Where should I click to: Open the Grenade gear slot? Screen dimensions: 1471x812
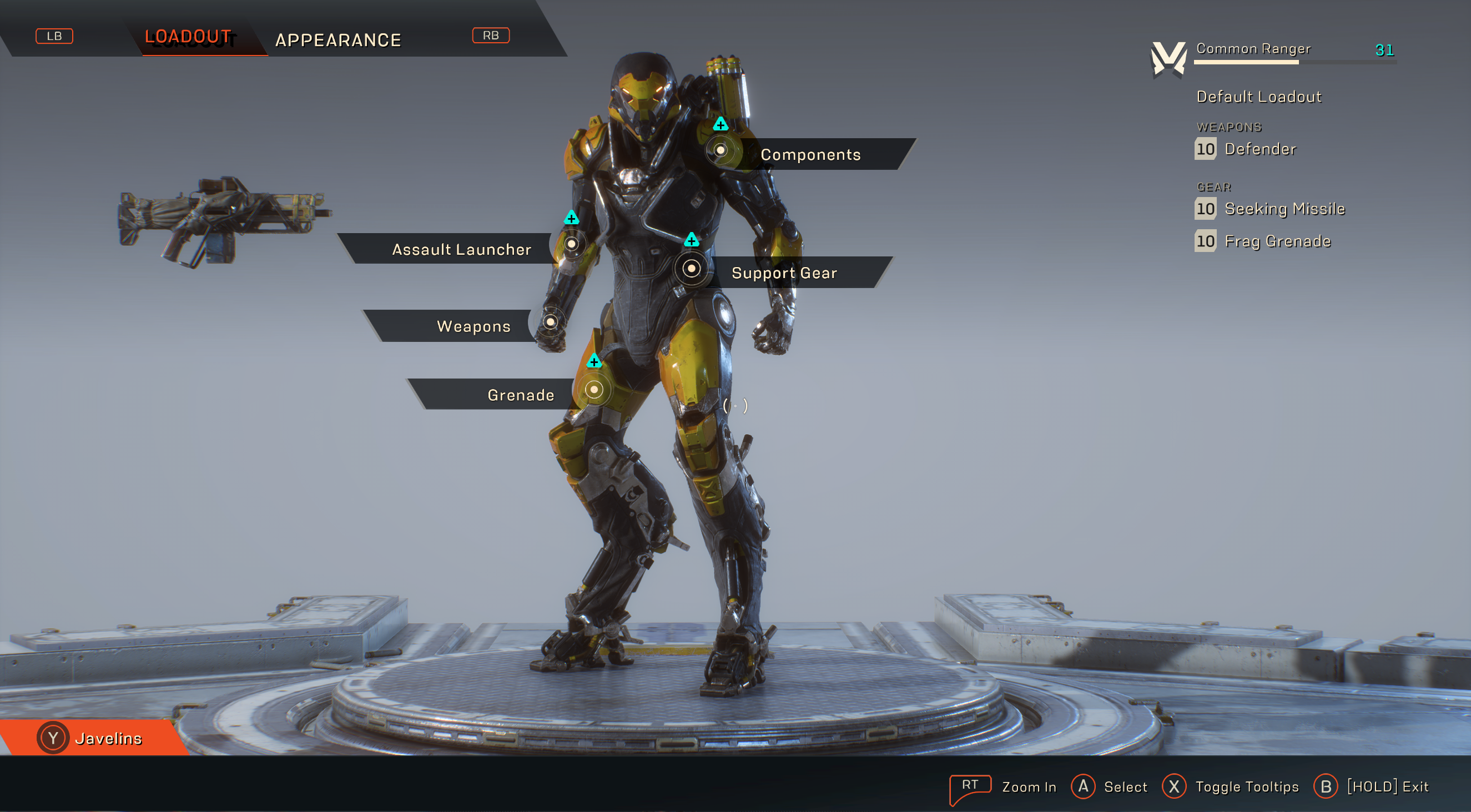520,395
